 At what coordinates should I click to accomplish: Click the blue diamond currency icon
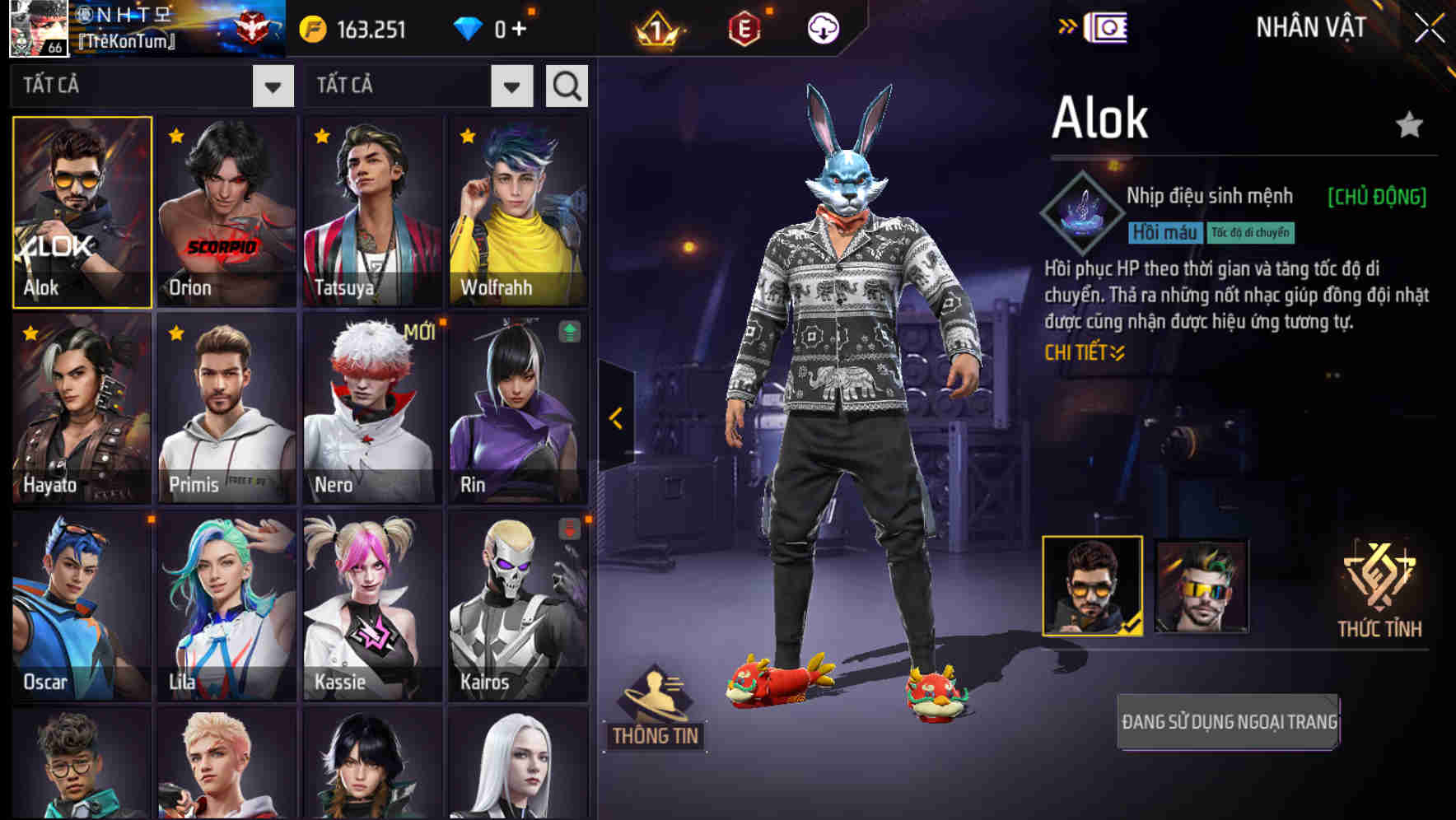[x=469, y=29]
